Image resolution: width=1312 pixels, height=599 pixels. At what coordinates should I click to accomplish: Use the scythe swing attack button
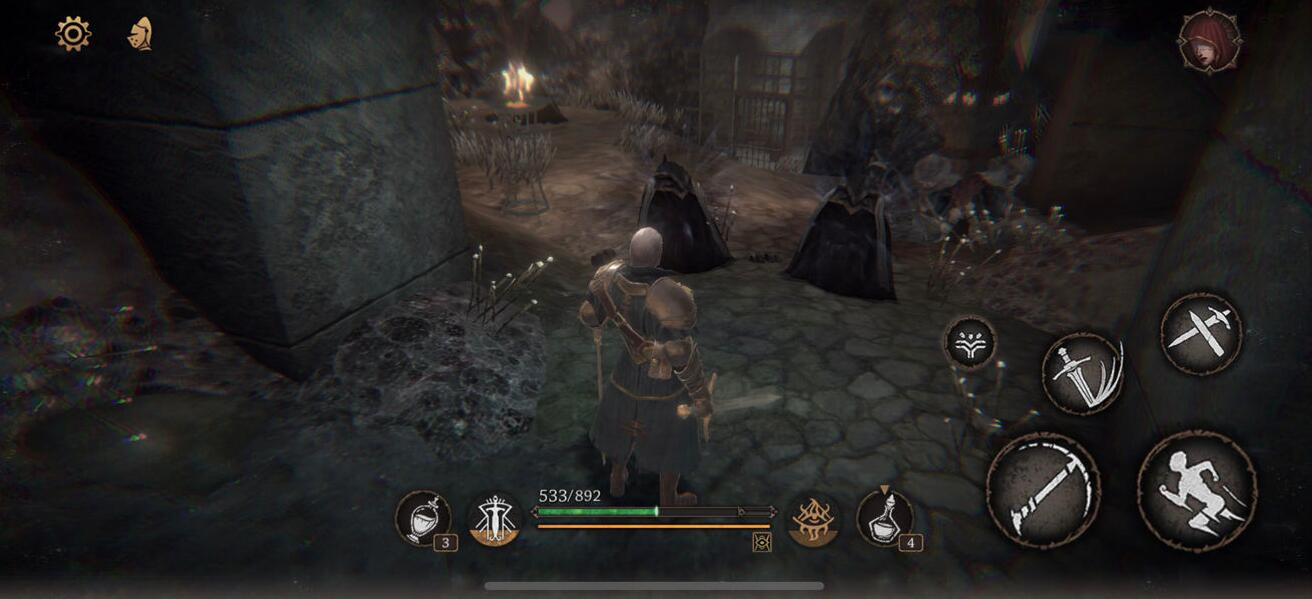1043,490
